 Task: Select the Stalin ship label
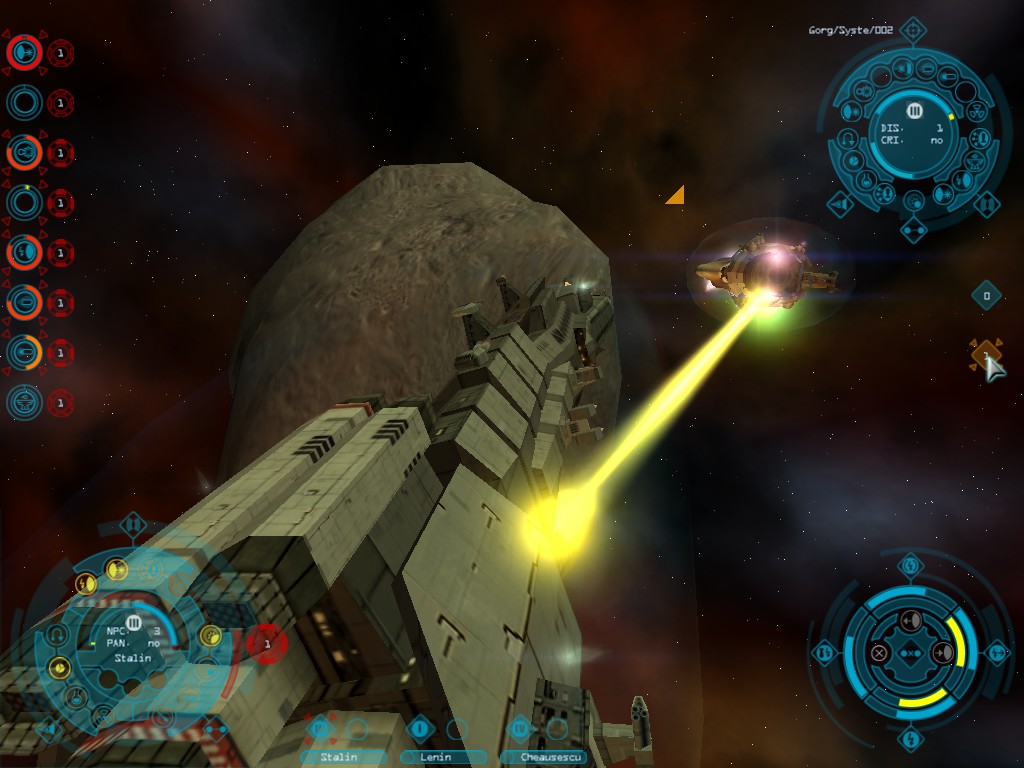tap(338, 757)
